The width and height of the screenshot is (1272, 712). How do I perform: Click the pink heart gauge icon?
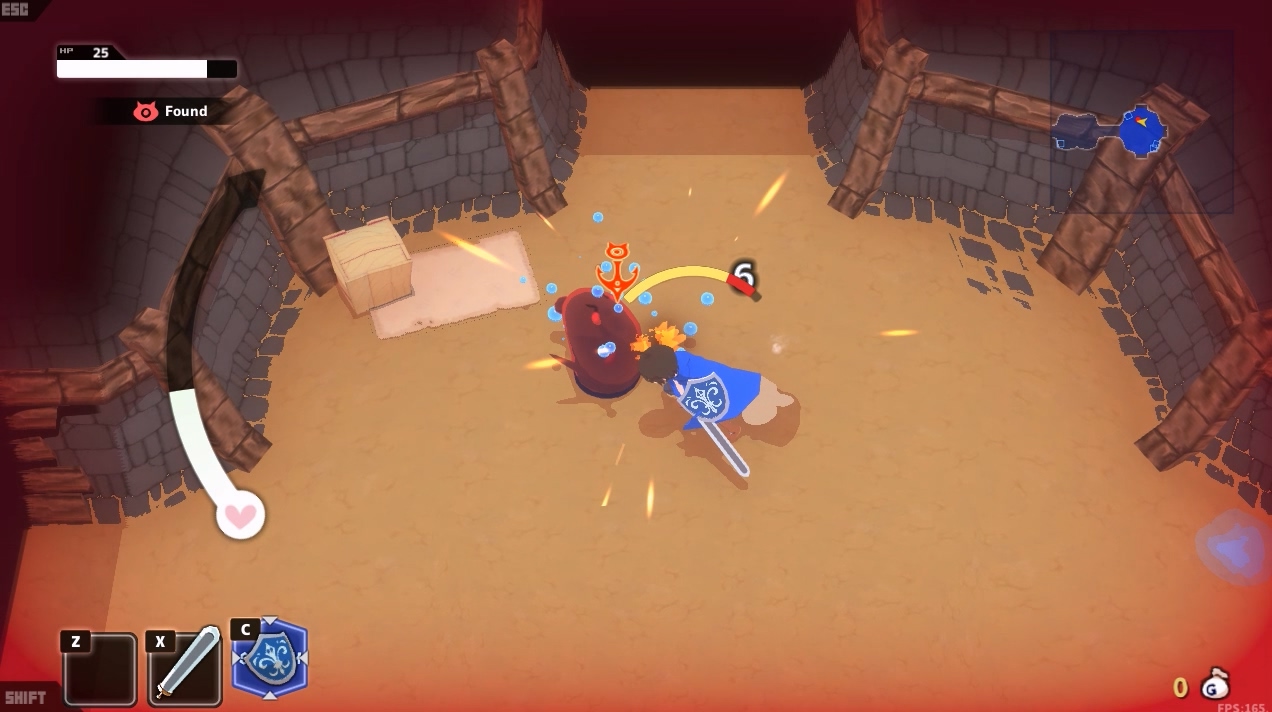point(240,516)
